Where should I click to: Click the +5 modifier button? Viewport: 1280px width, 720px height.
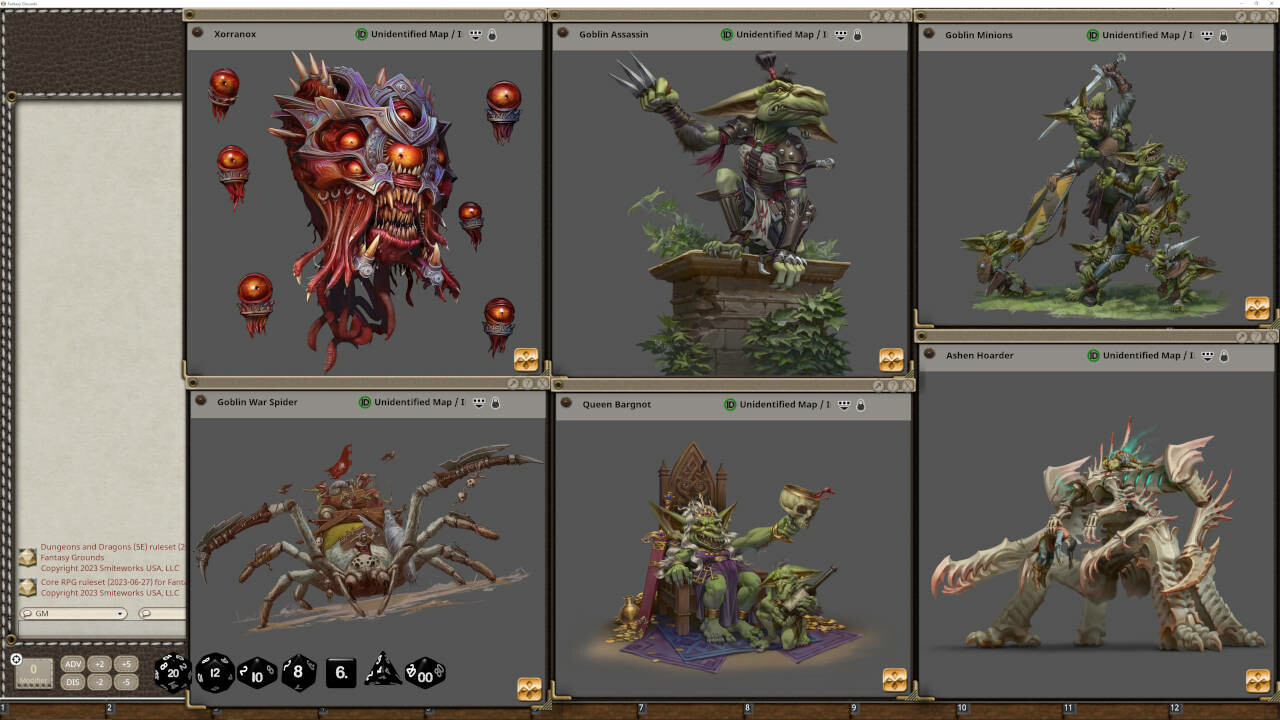pyautogui.click(x=127, y=662)
